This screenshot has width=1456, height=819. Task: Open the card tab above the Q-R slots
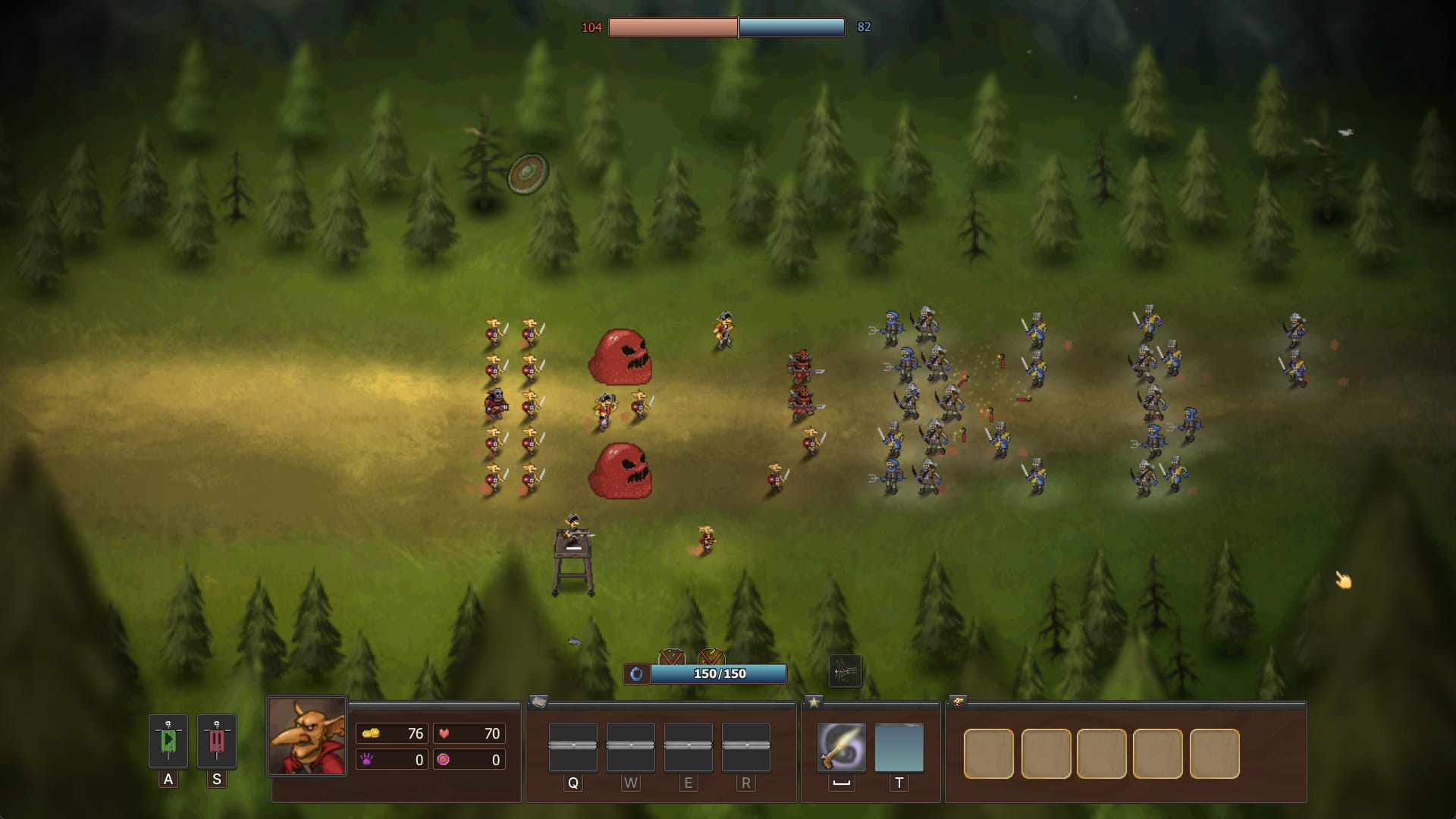(538, 702)
